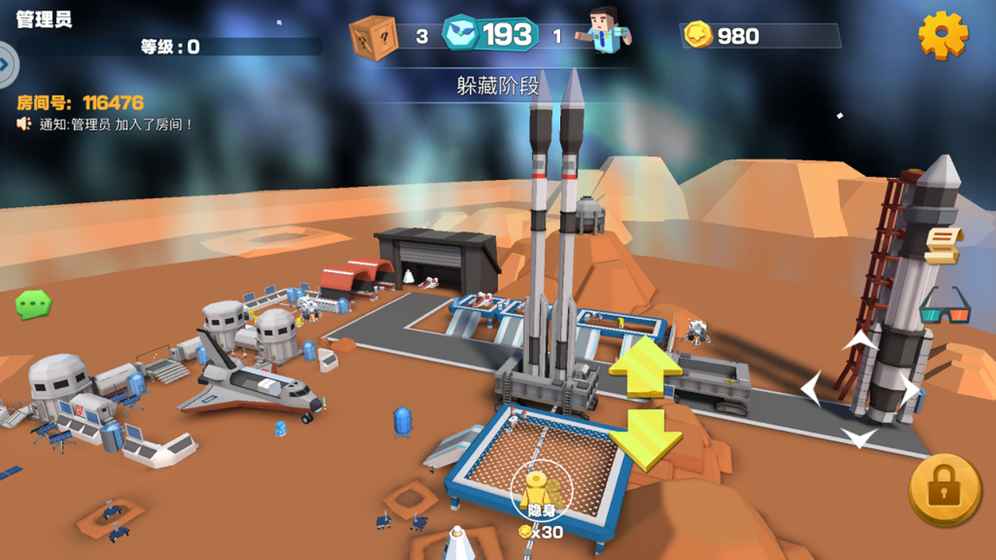Viewport: 996px width, 560px height.
Task: Tap the white left direction arrow
Action: click(812, 390)
